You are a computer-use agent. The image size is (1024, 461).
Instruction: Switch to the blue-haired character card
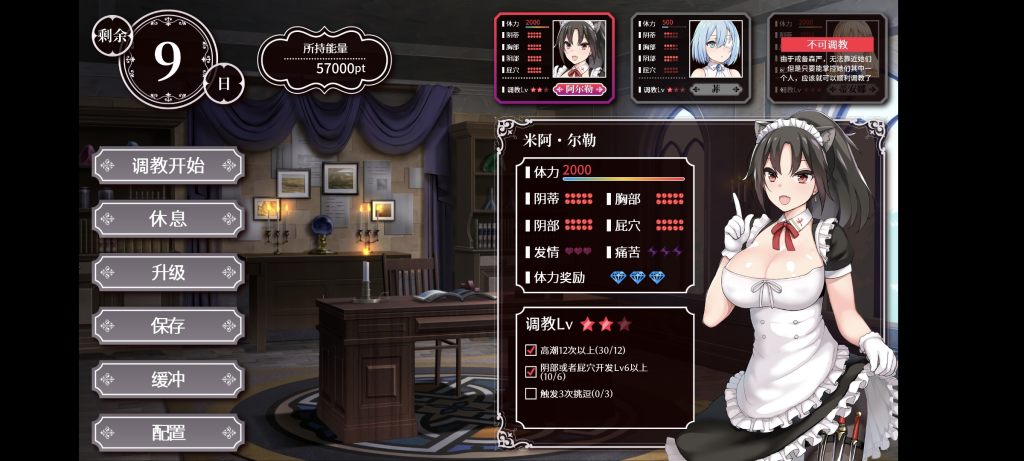[690, 57]
